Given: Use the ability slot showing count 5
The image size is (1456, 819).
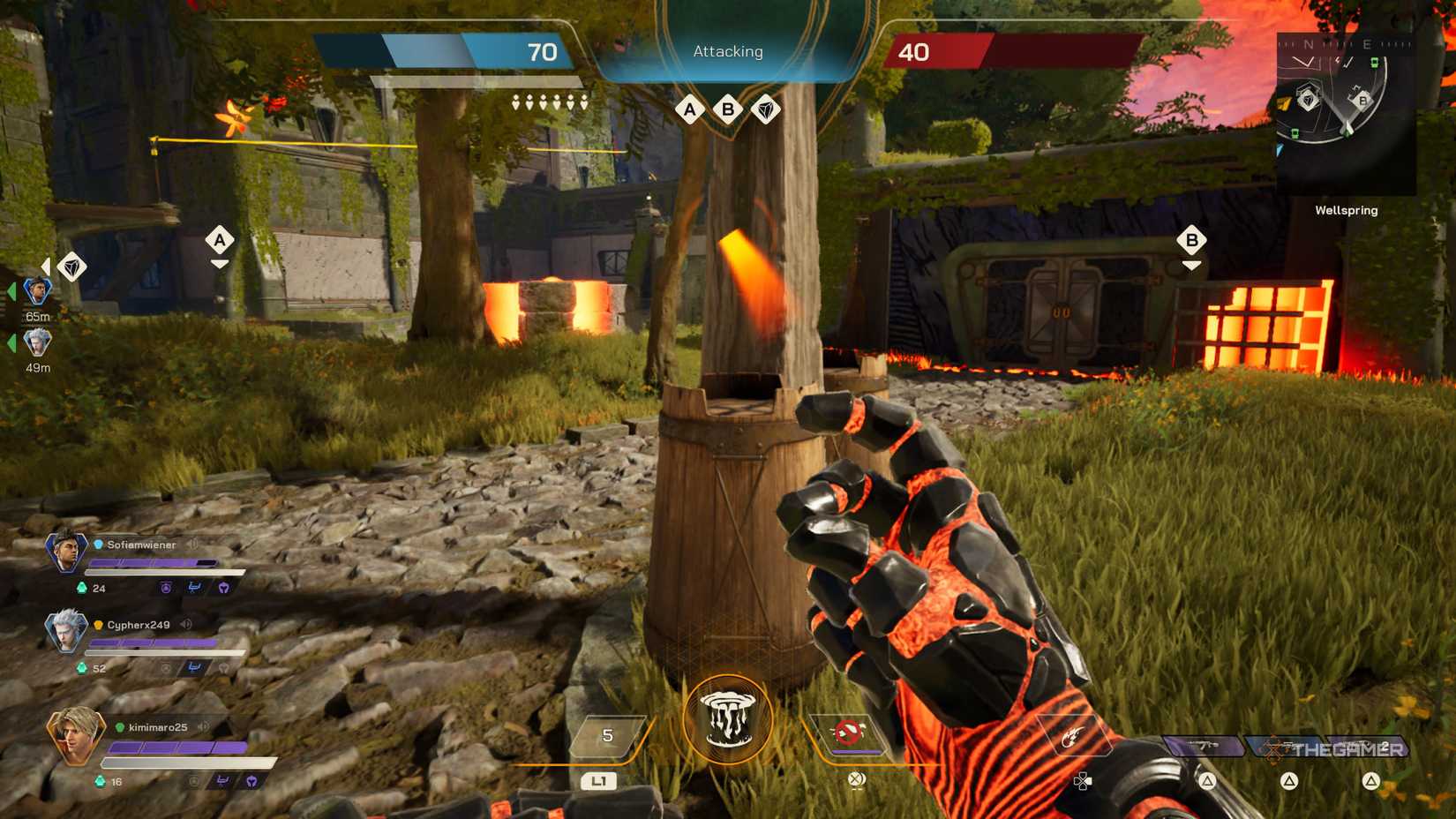Looking at the screenshot, I should 607,736.
